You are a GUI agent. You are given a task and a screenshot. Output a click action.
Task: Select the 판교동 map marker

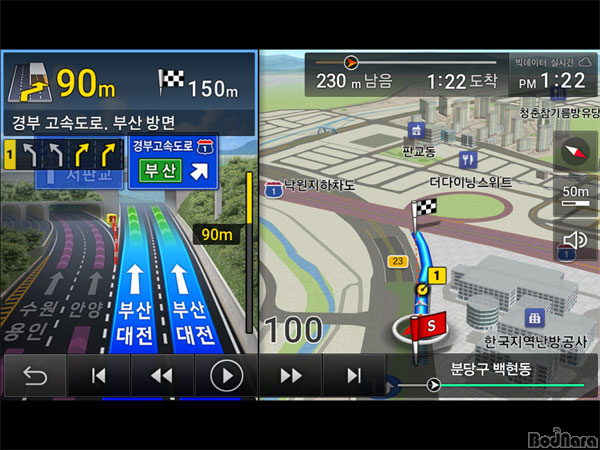point(416,131)
